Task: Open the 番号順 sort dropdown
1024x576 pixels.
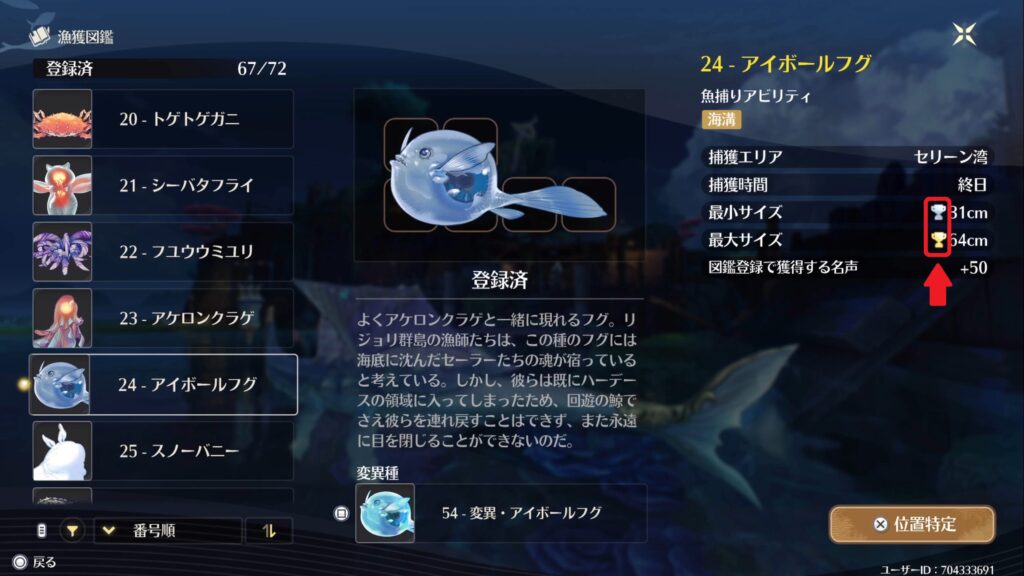Action: [x=168, y=531]
